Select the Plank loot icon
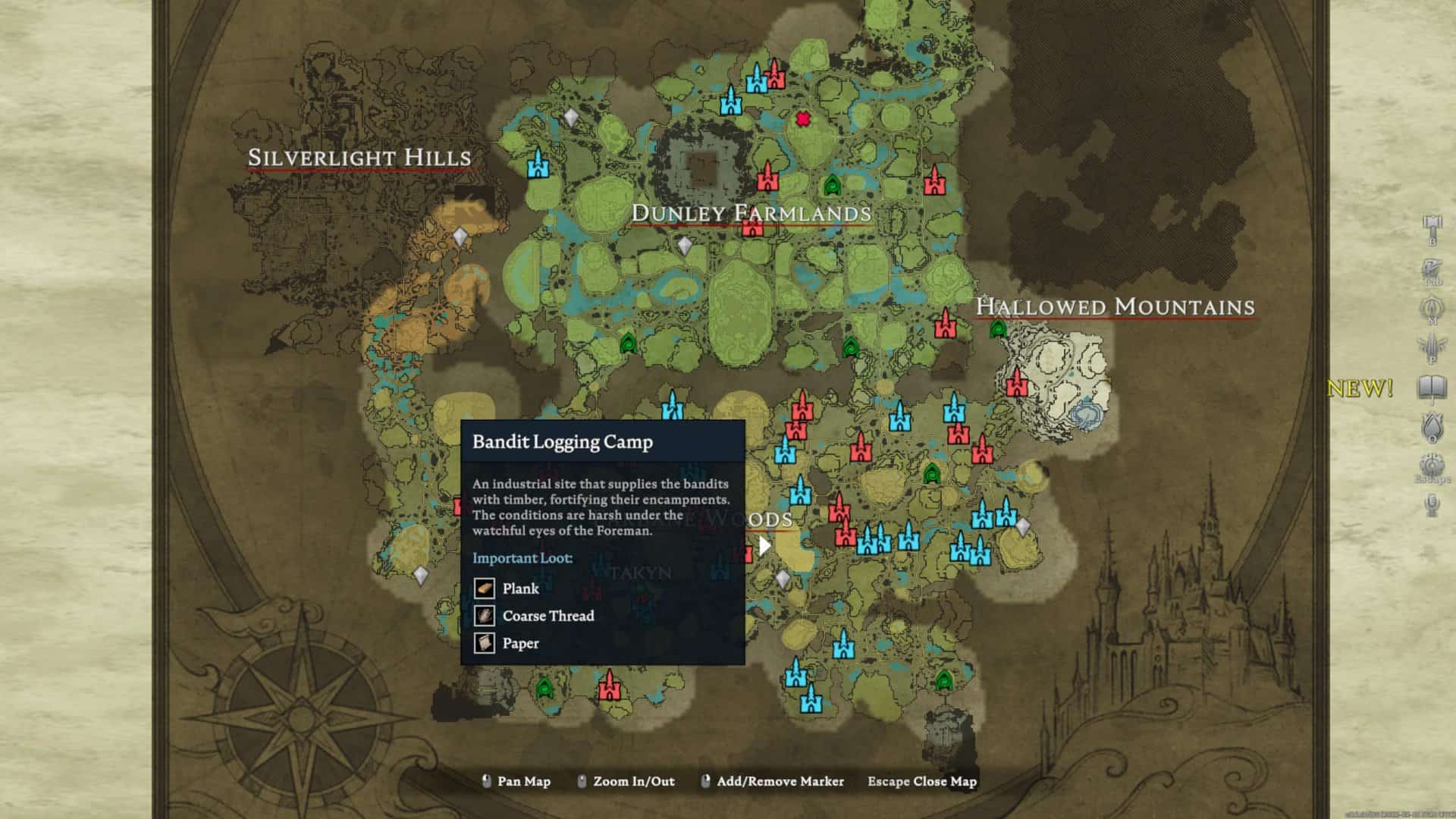The width and height of the screenshot is (1456, 819). point(485,588)
